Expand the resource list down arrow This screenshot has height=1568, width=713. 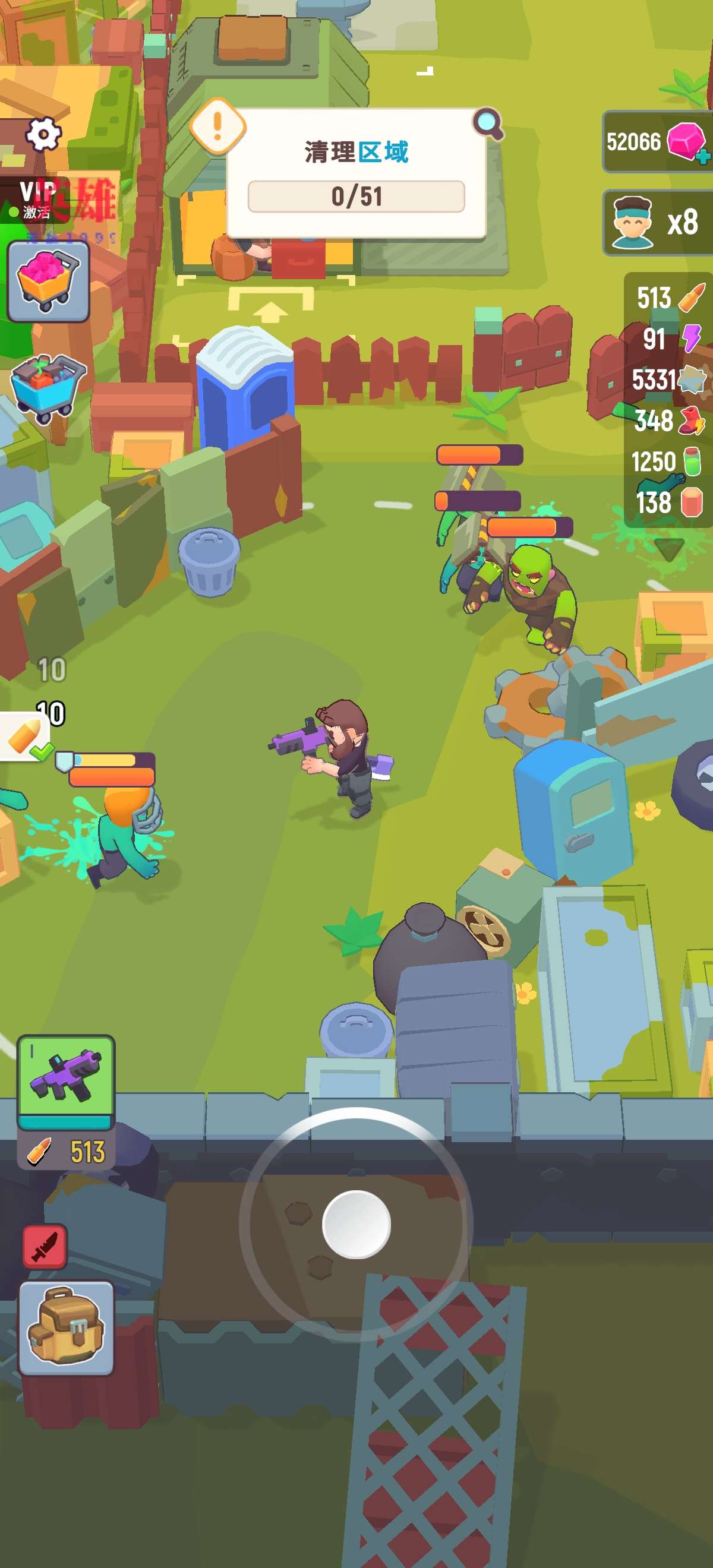(x=669, y=548)
